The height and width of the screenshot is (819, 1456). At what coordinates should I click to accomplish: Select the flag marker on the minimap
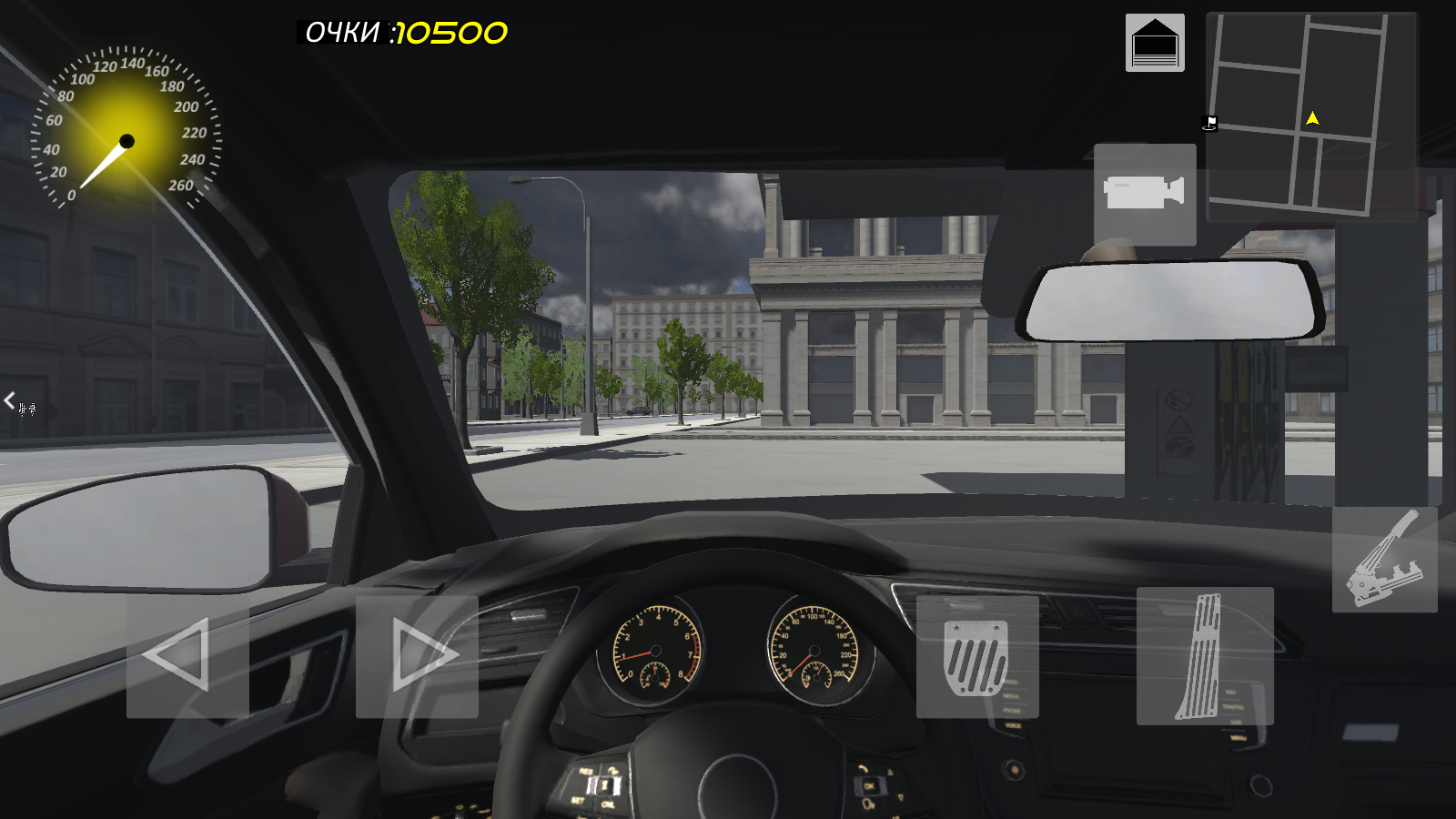tap(1209, 125)
